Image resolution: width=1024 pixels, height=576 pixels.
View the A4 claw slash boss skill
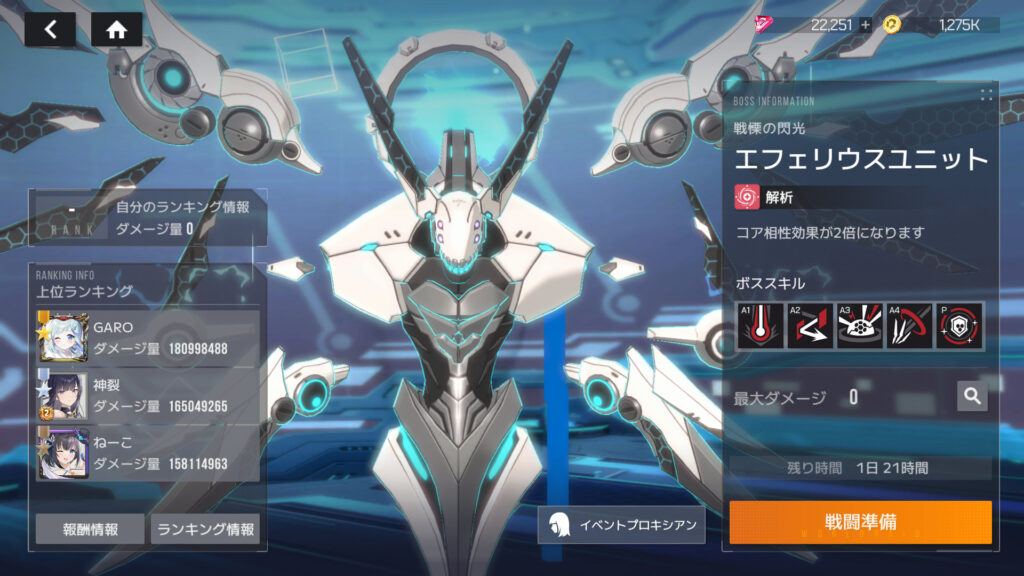click(909, 326)
